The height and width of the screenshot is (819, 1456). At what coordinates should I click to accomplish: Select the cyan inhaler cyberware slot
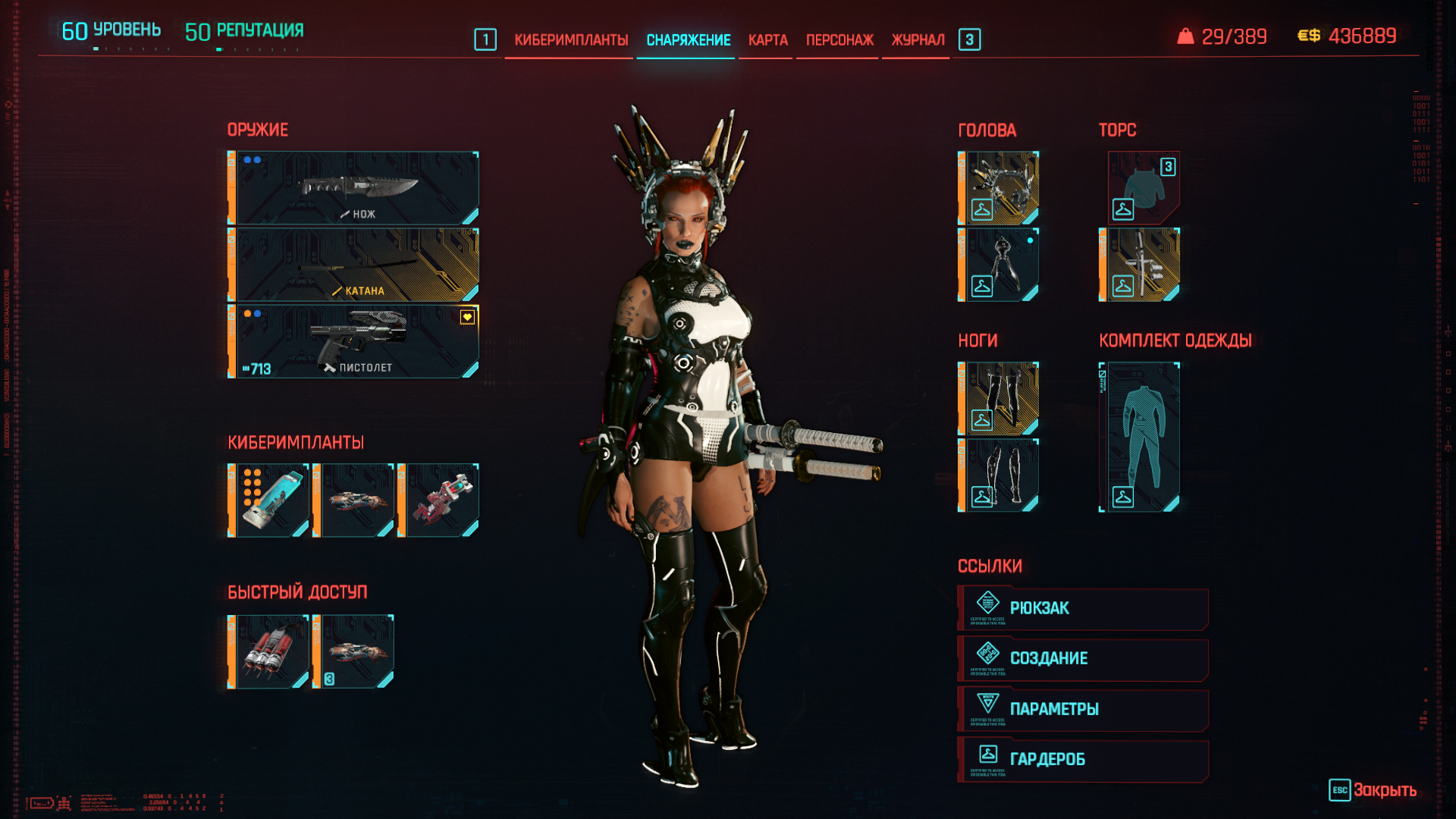[x=268, y=500]
